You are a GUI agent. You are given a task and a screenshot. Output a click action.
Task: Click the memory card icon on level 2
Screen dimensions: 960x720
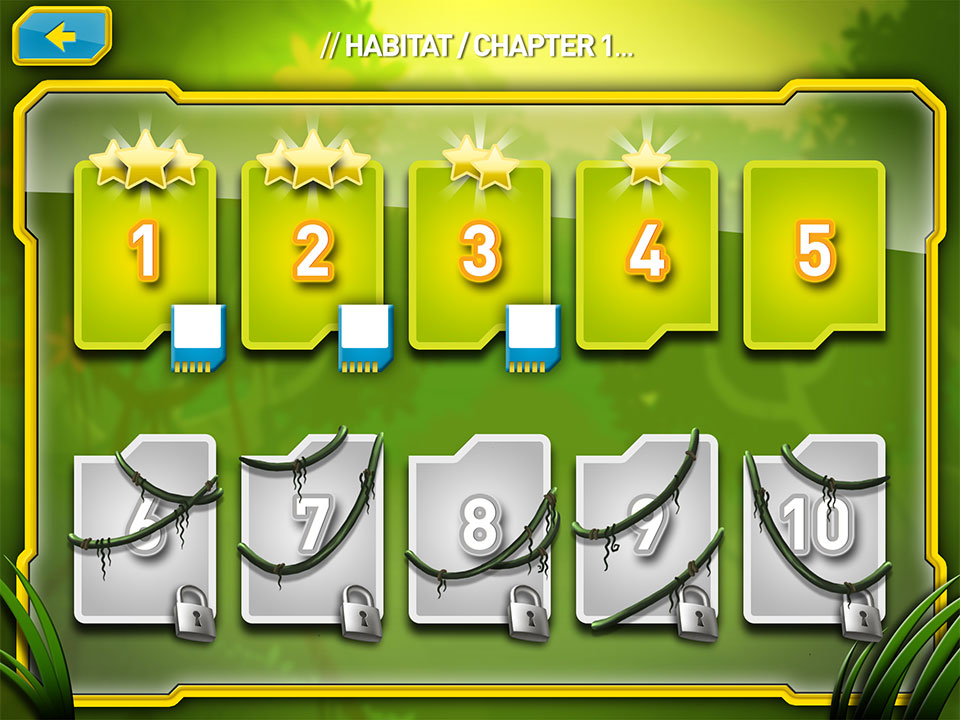tap(367, 338)
